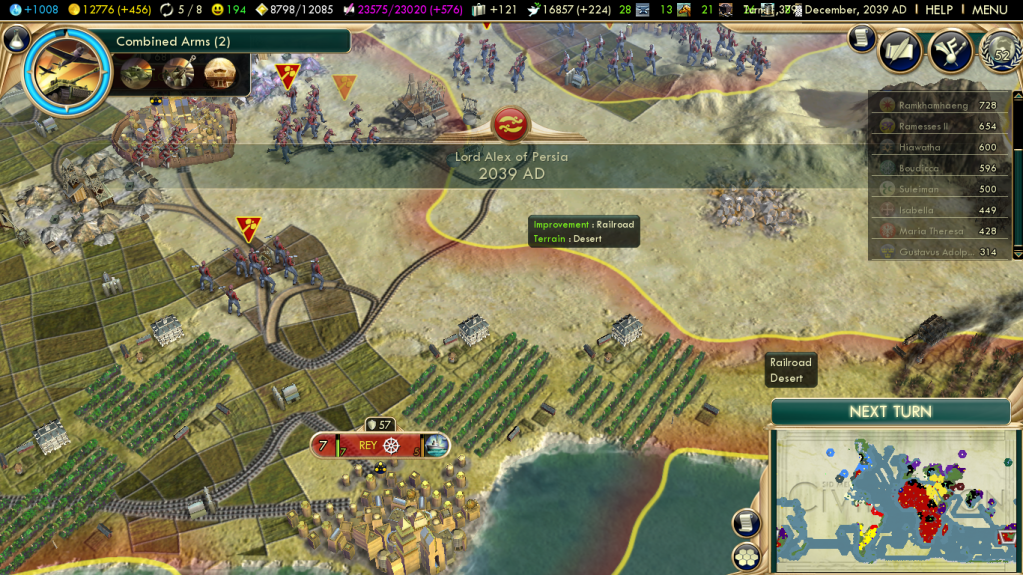Open the notification log scroll by top-right buttons
The height and width of the screenshot is (575, 1023).
861,38
